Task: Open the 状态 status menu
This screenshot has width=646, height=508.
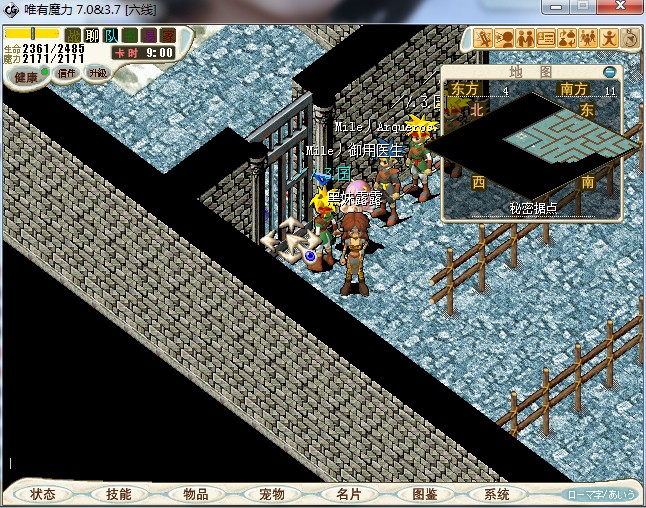Action: (43, 494)
